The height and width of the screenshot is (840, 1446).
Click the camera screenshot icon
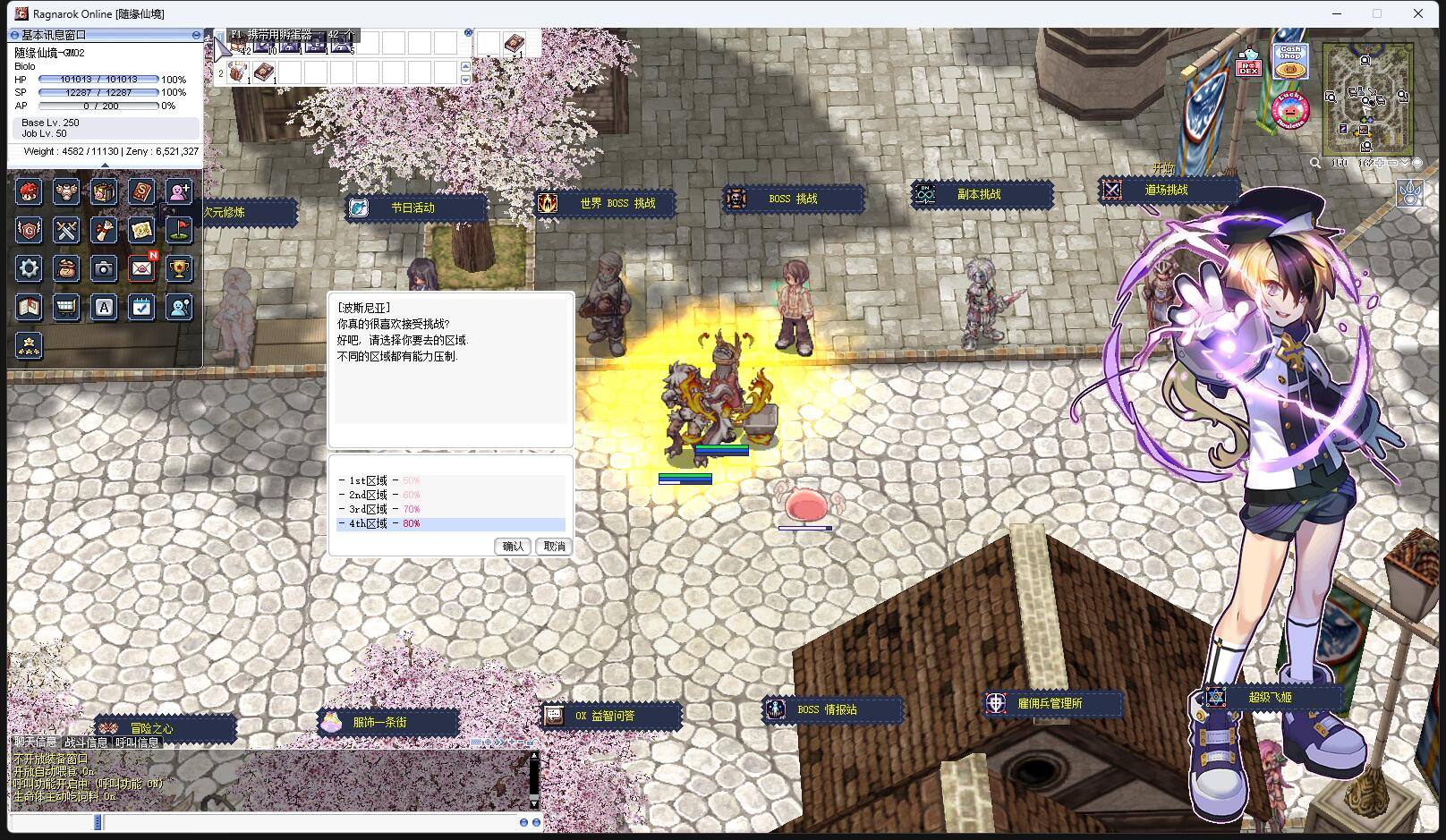pos(104,268)
